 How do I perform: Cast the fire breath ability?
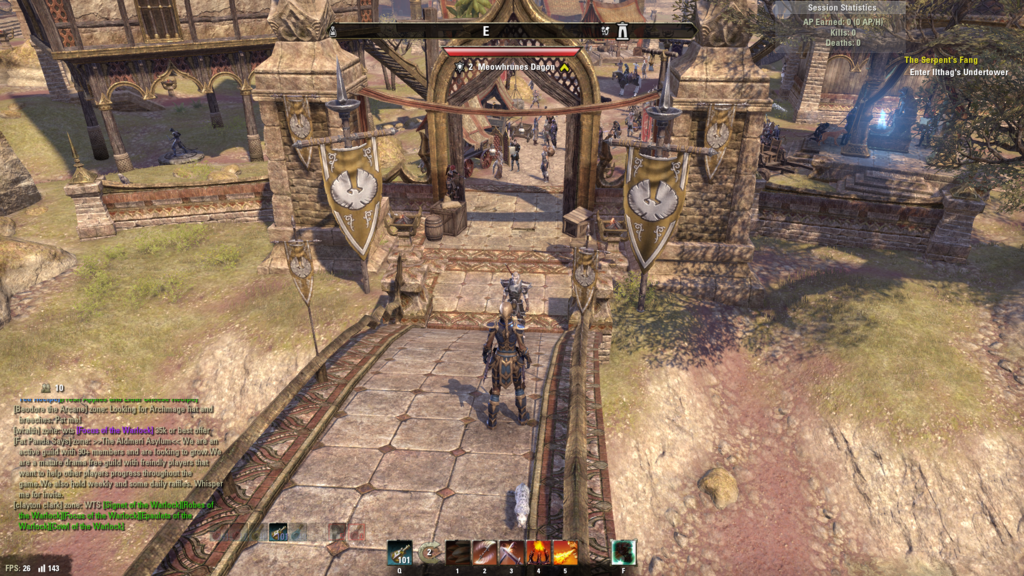coord(565,553)
